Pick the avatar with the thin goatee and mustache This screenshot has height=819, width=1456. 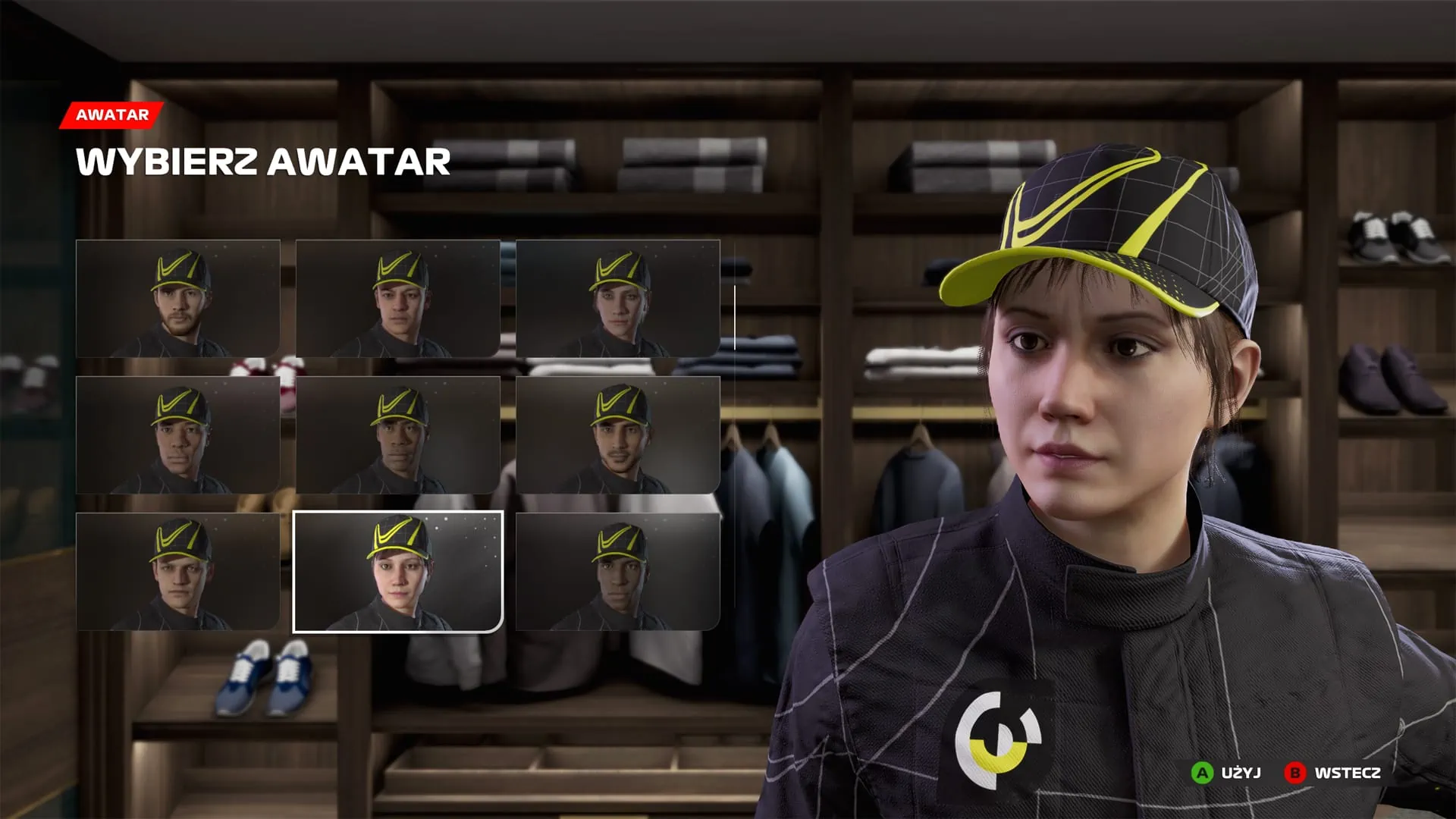point(618,435)
